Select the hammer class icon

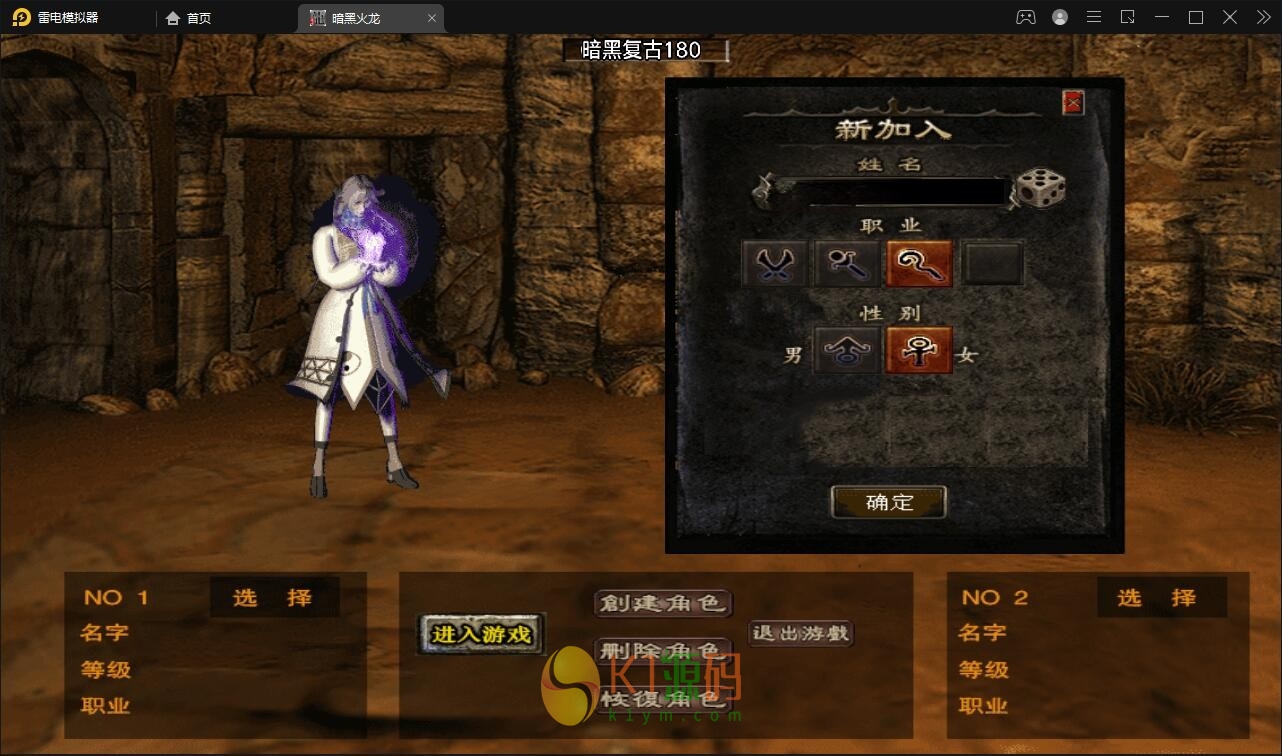pyautogui.click(x=846, y=261)
